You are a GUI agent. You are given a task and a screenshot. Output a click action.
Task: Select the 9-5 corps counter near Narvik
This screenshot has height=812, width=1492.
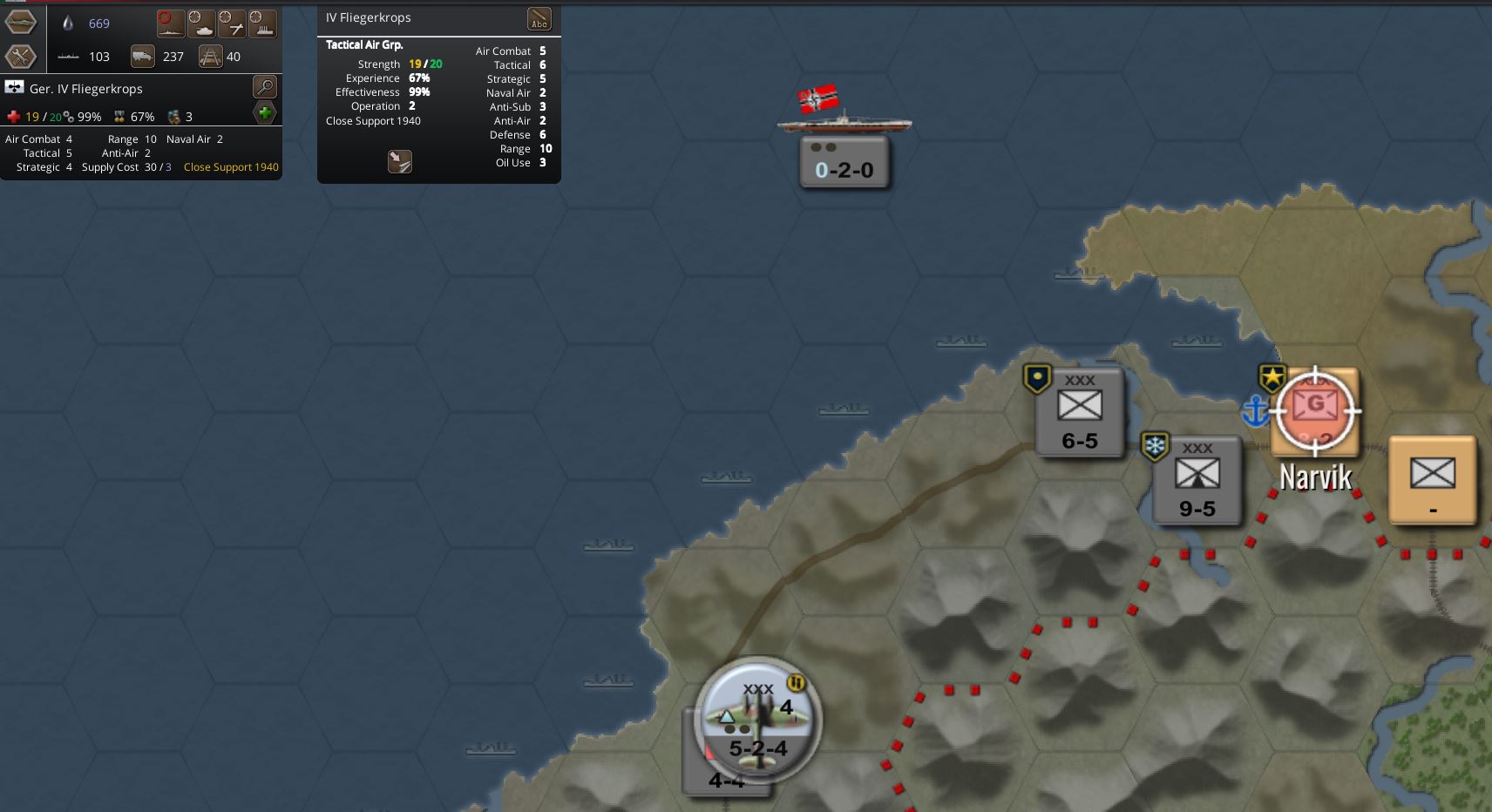1198,481
